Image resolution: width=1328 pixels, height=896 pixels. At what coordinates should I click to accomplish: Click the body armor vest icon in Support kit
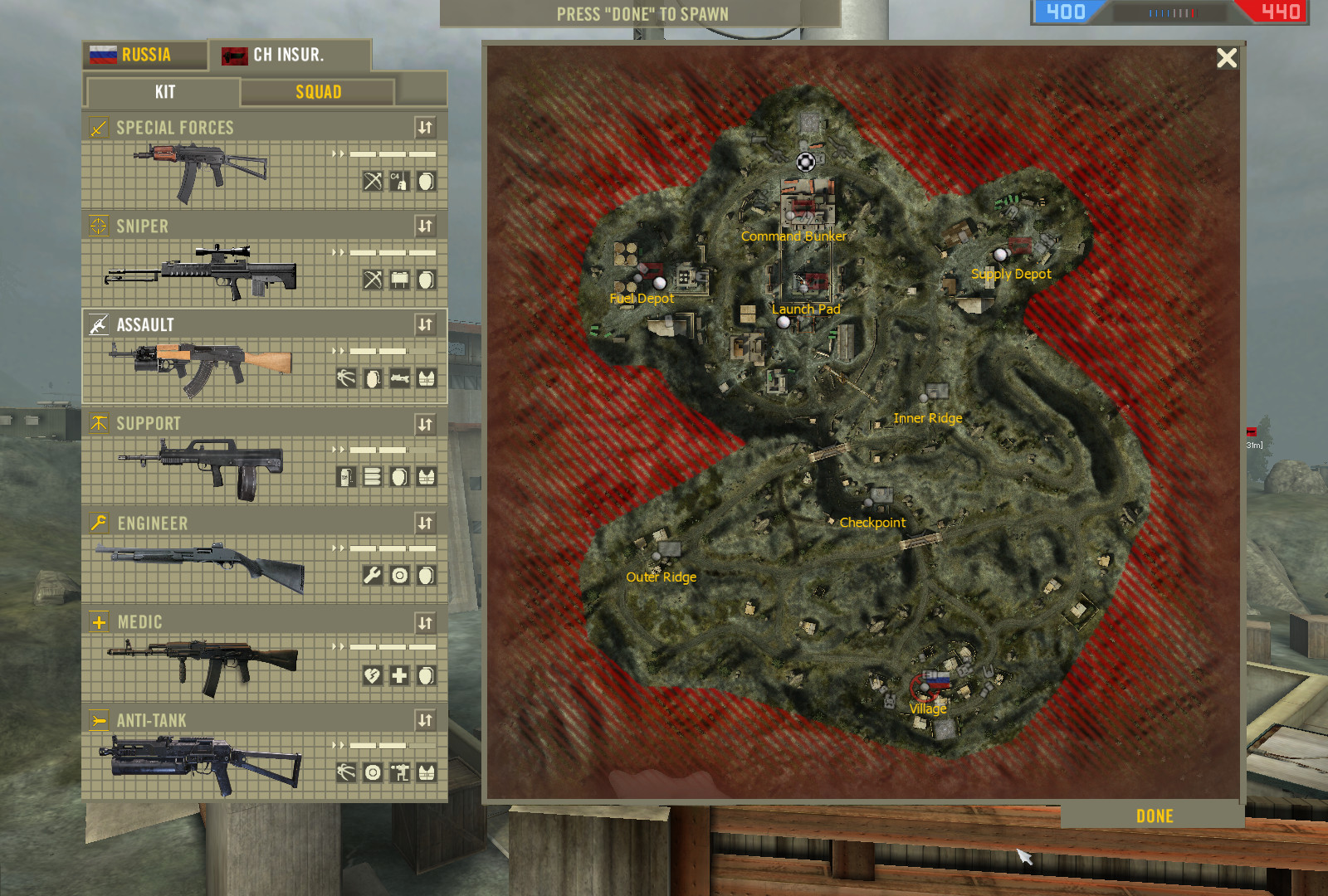click(x=427, y=475)
